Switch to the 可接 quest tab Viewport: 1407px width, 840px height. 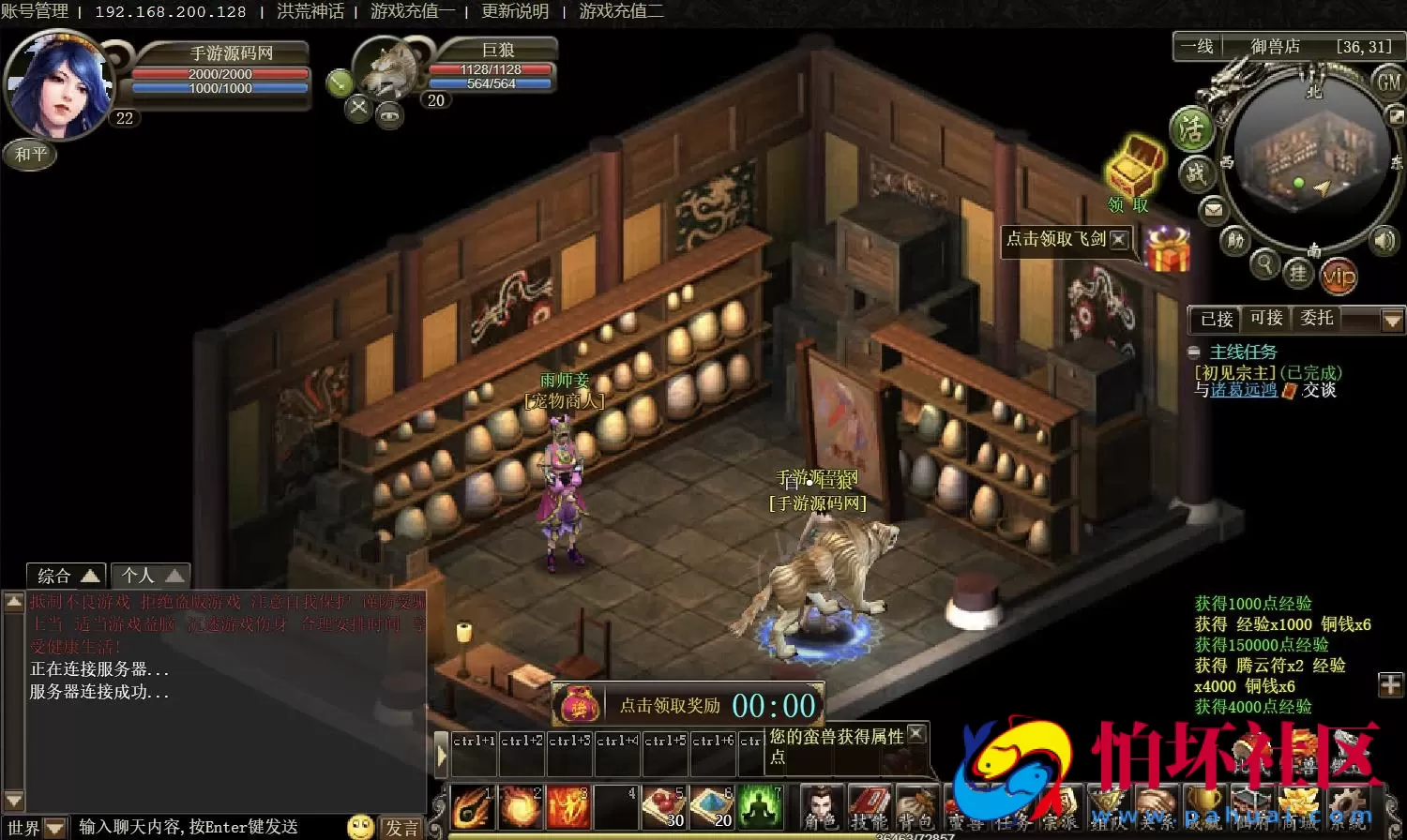(1266, 319)
